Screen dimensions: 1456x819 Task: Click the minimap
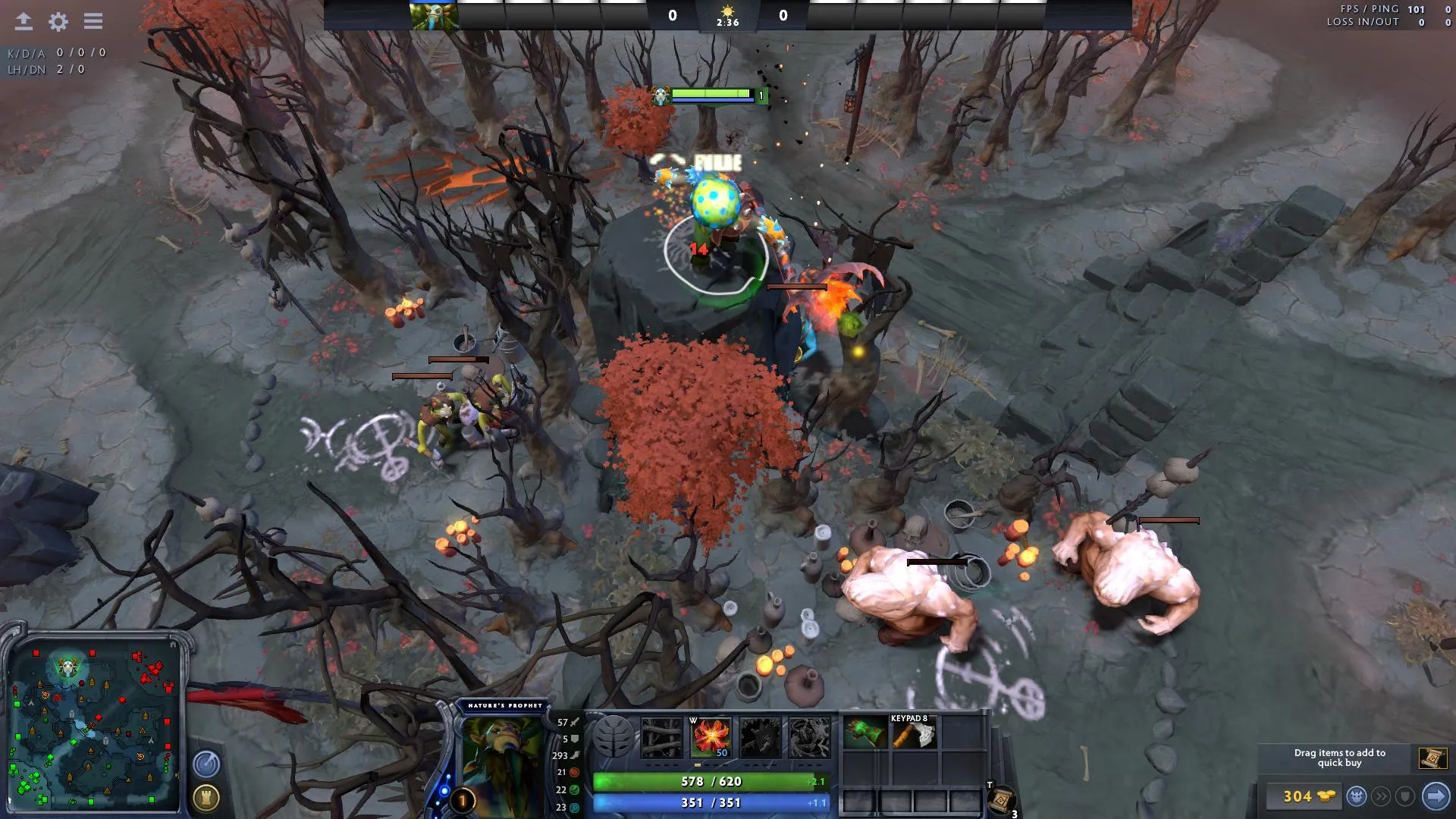94,724
